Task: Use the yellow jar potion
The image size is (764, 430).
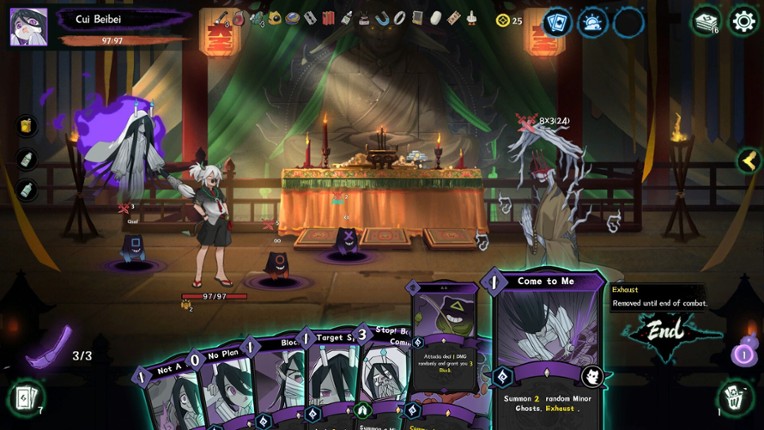Action: pos(26,126)
